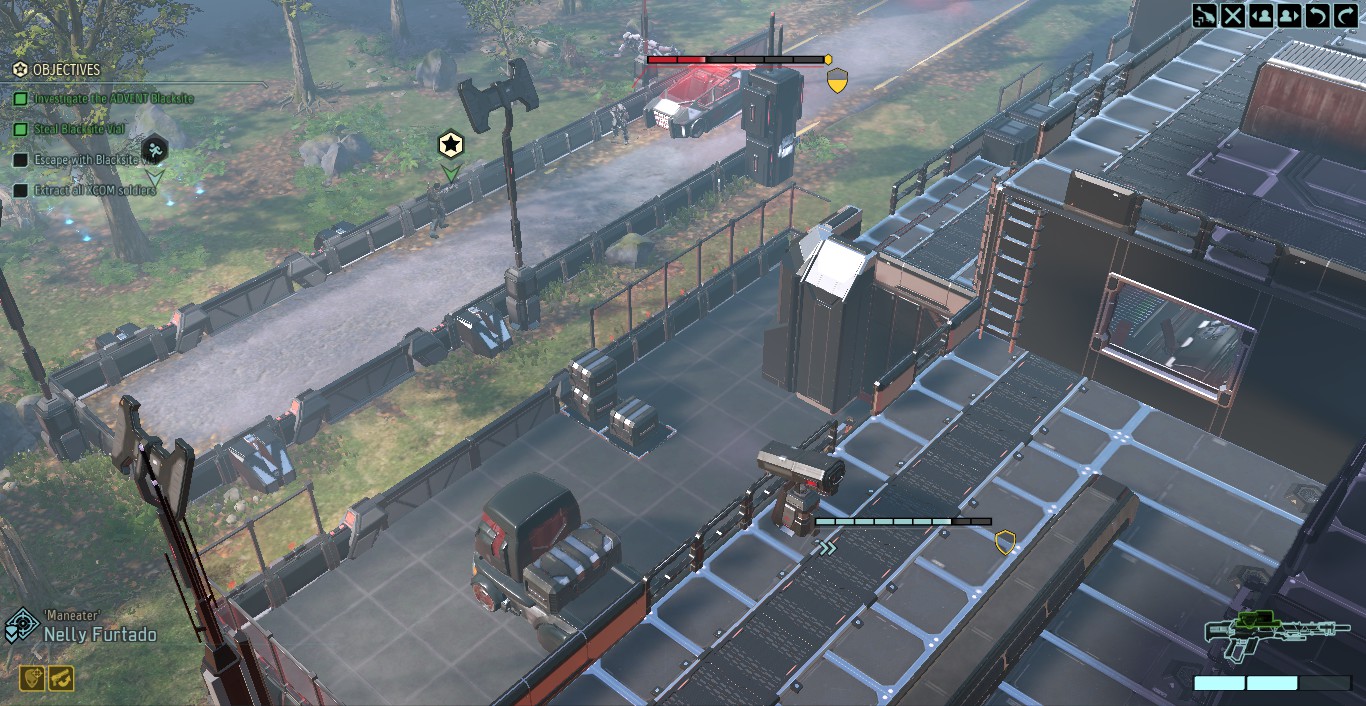
Task: Click the gold pistol reload perk icon
Action: 61,678
